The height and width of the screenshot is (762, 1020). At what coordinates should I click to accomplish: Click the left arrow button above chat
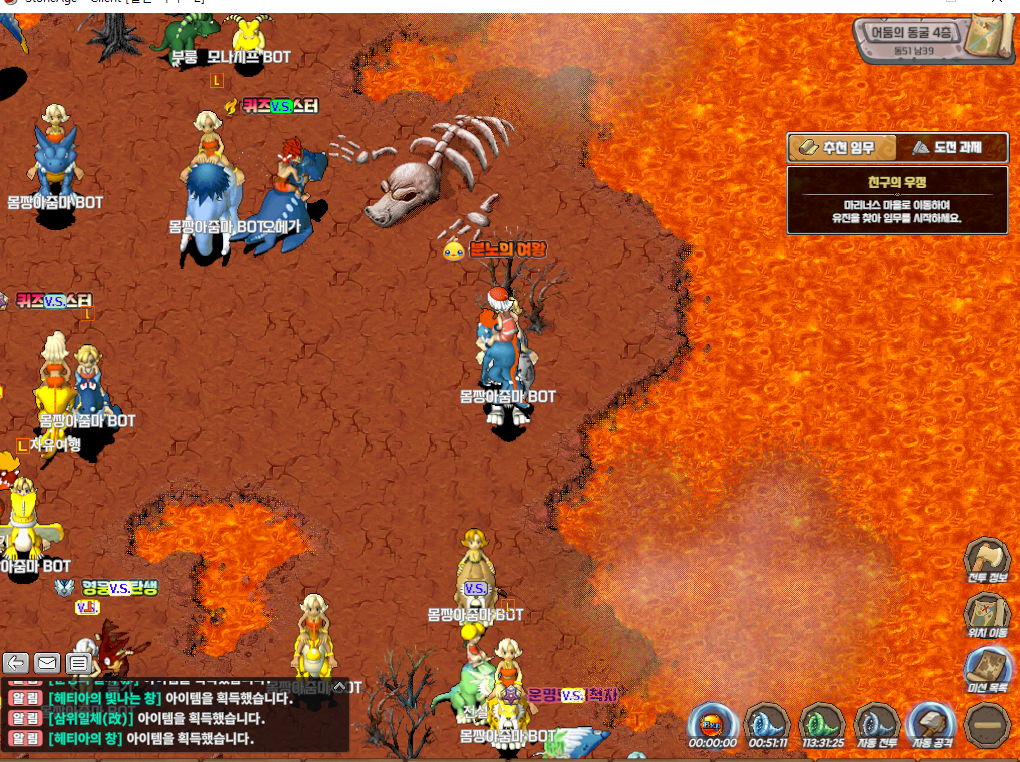pyautogui.click(x=16, y=662)
